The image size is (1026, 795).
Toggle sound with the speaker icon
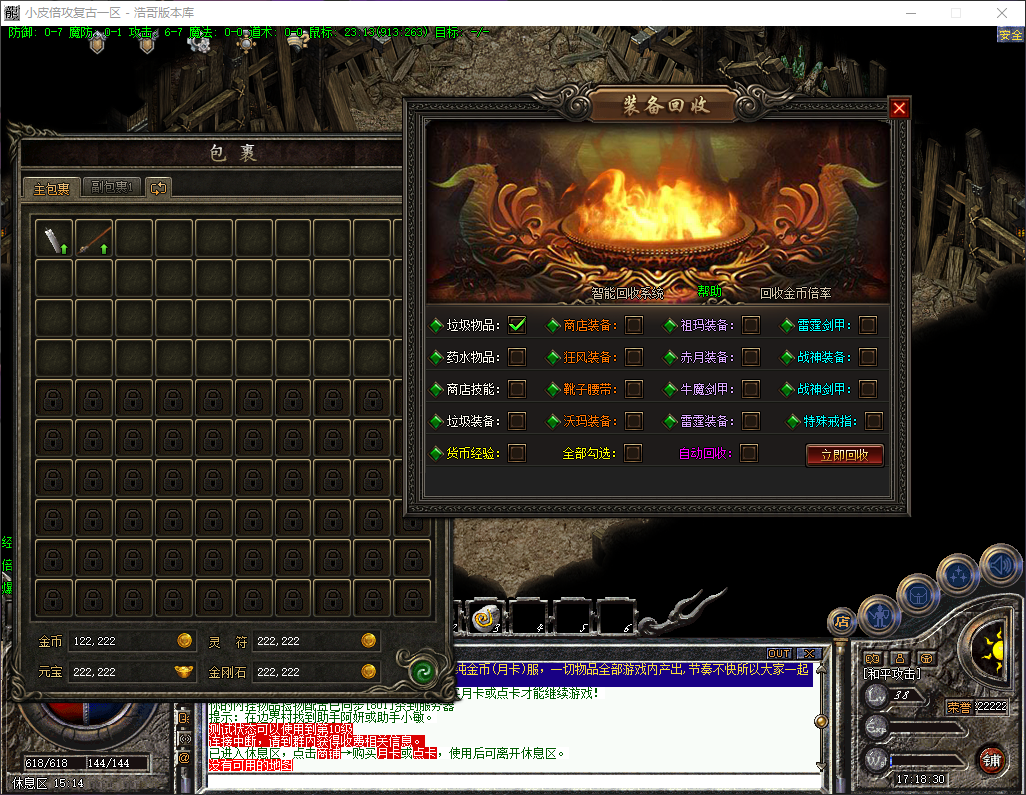coord(998,564)
